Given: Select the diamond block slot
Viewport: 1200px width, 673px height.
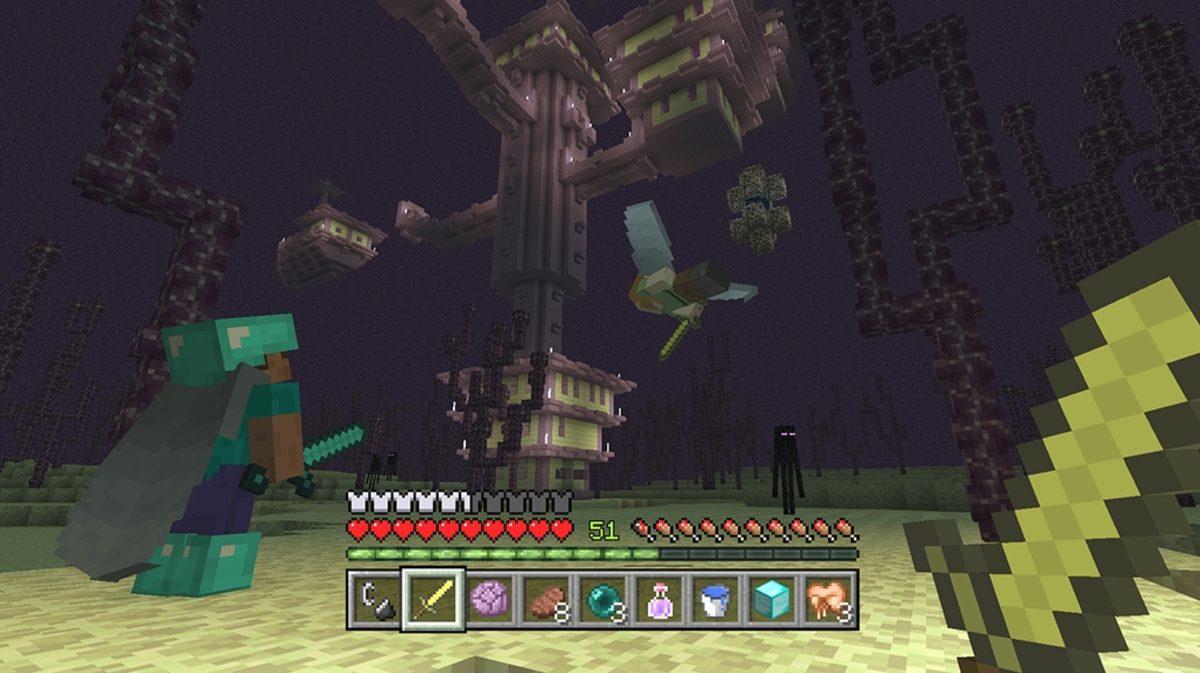Looking at the screenshot, I should (x=771, y=599).
